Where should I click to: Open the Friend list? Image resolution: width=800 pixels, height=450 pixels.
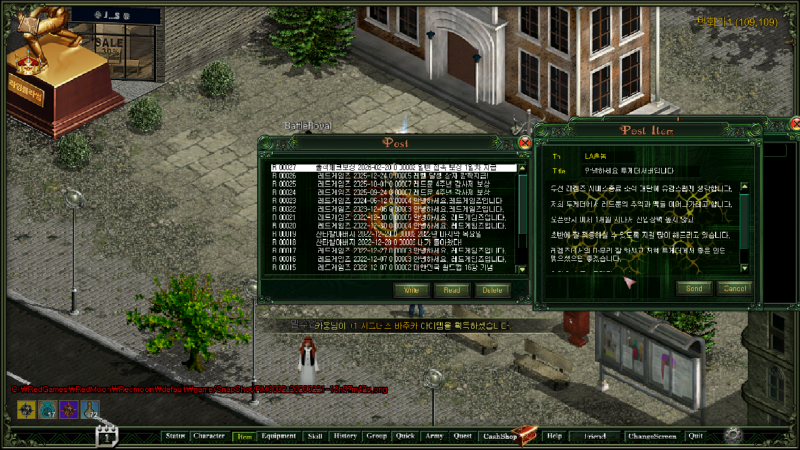596,436
